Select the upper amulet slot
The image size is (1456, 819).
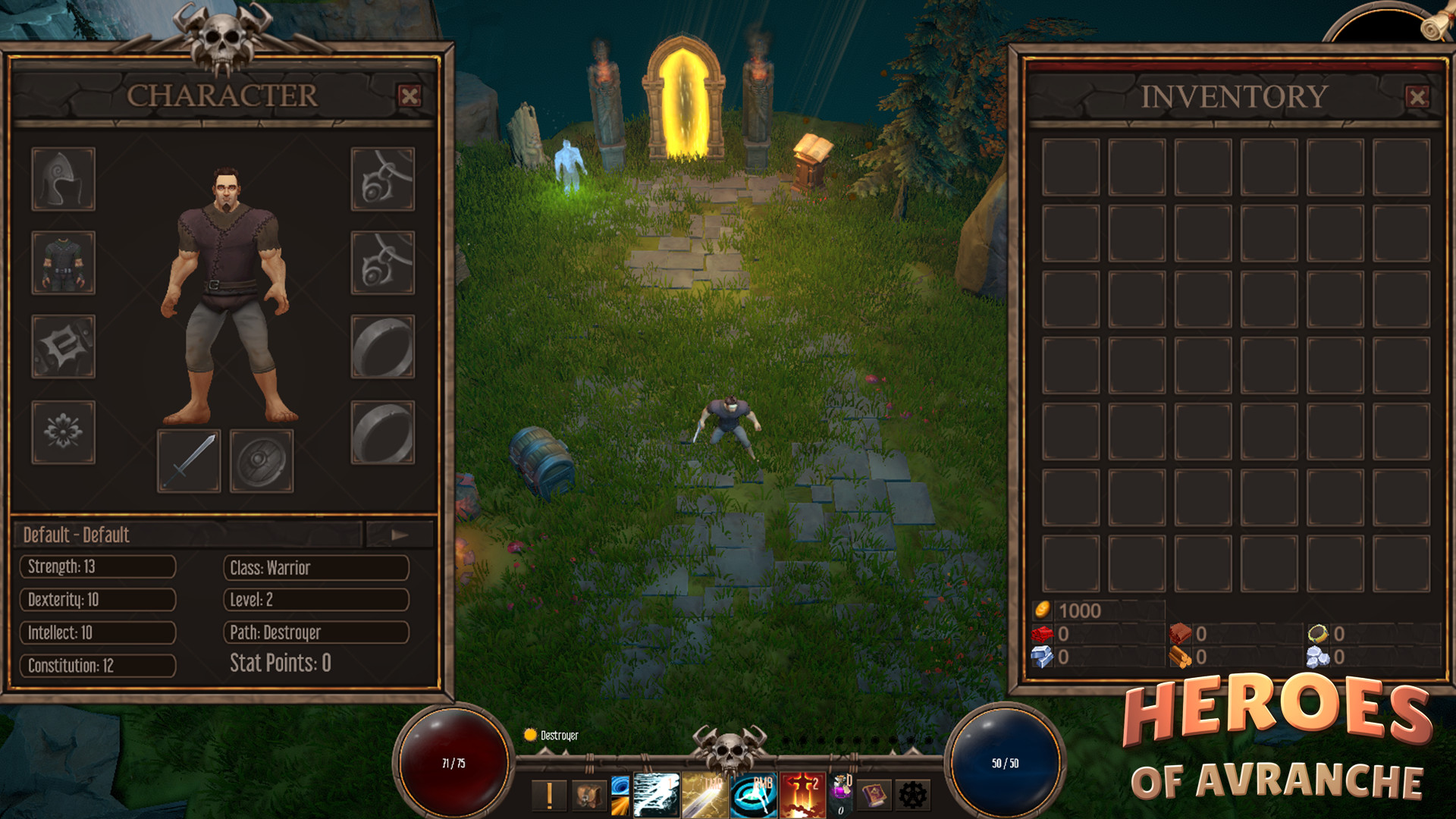coord(383,177)
